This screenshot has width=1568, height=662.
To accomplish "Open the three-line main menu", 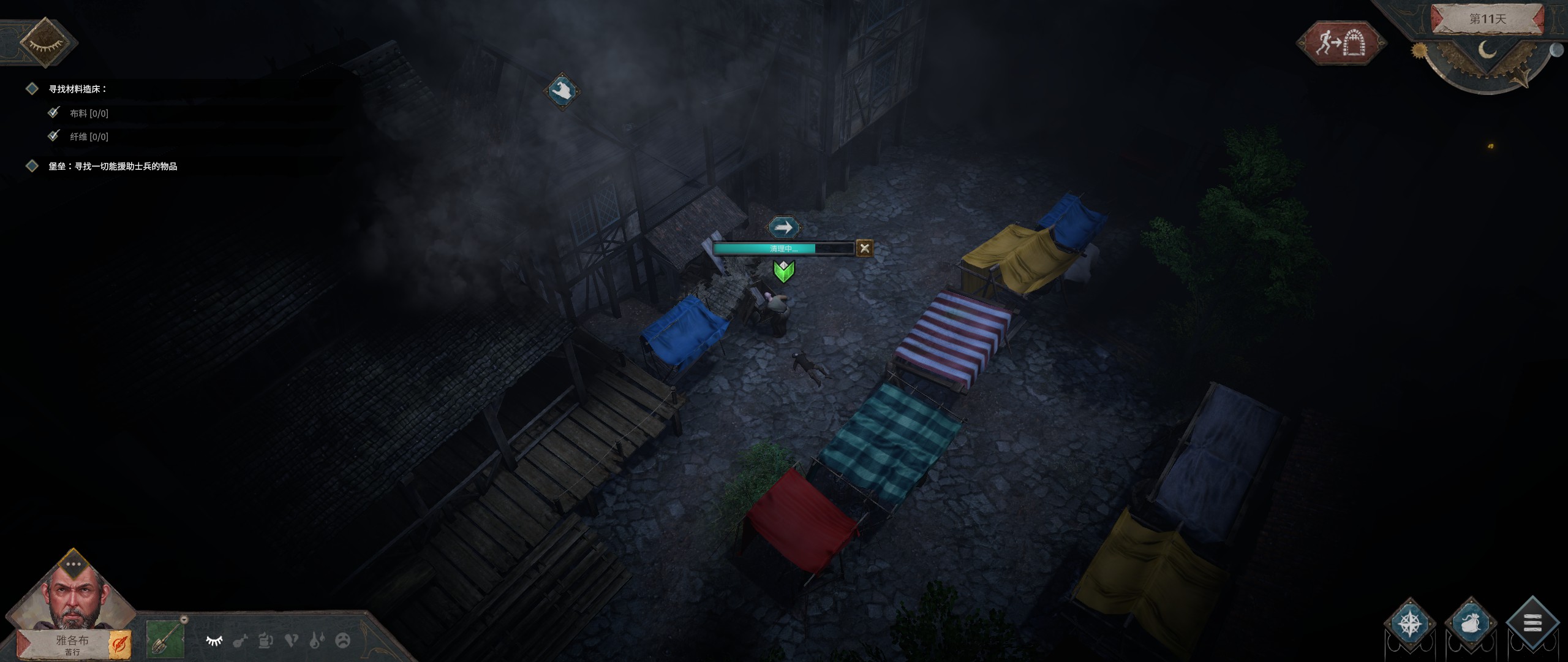I will (x=1532, y=624).
